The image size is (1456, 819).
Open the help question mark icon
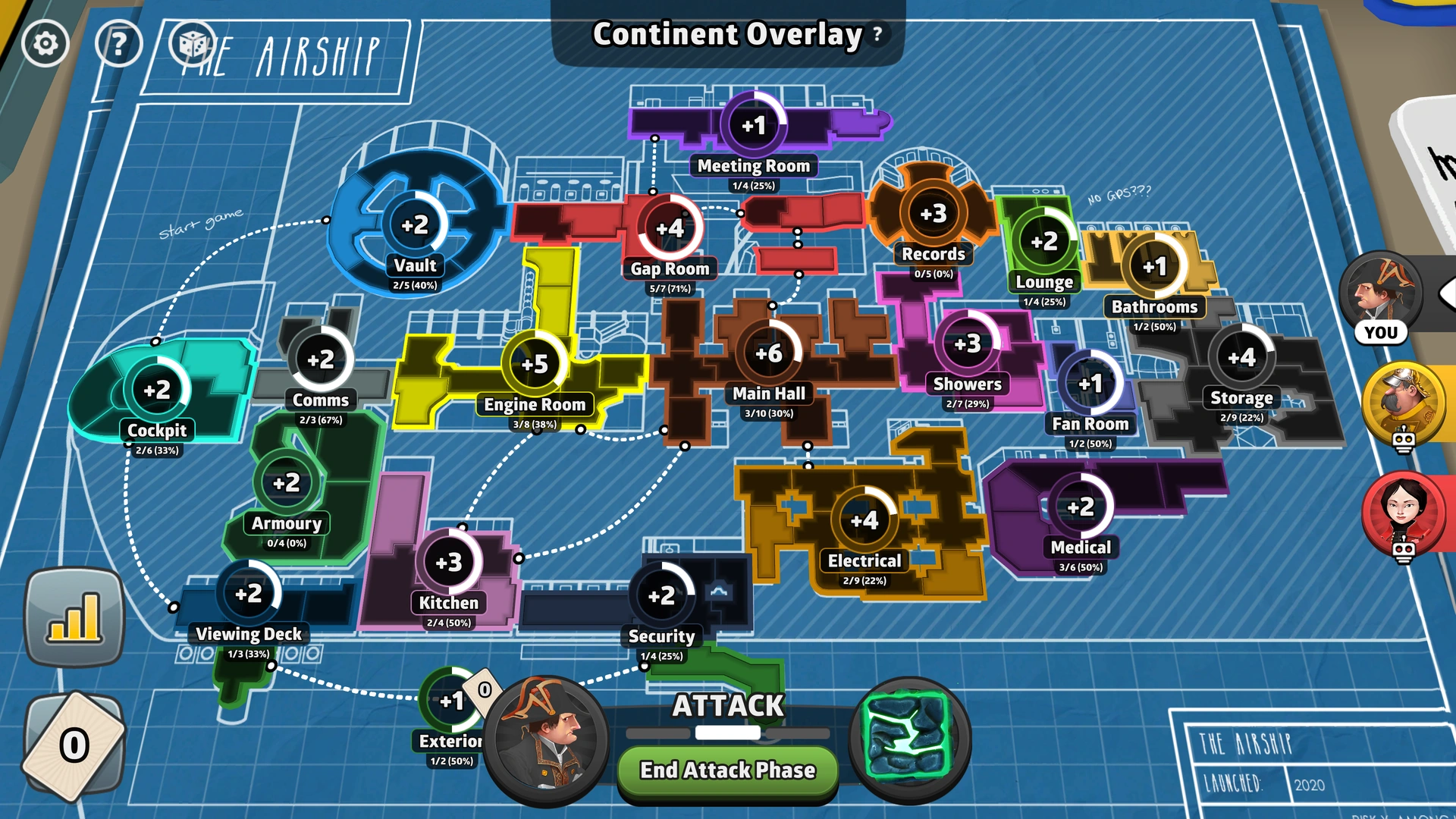coord(118,43)
